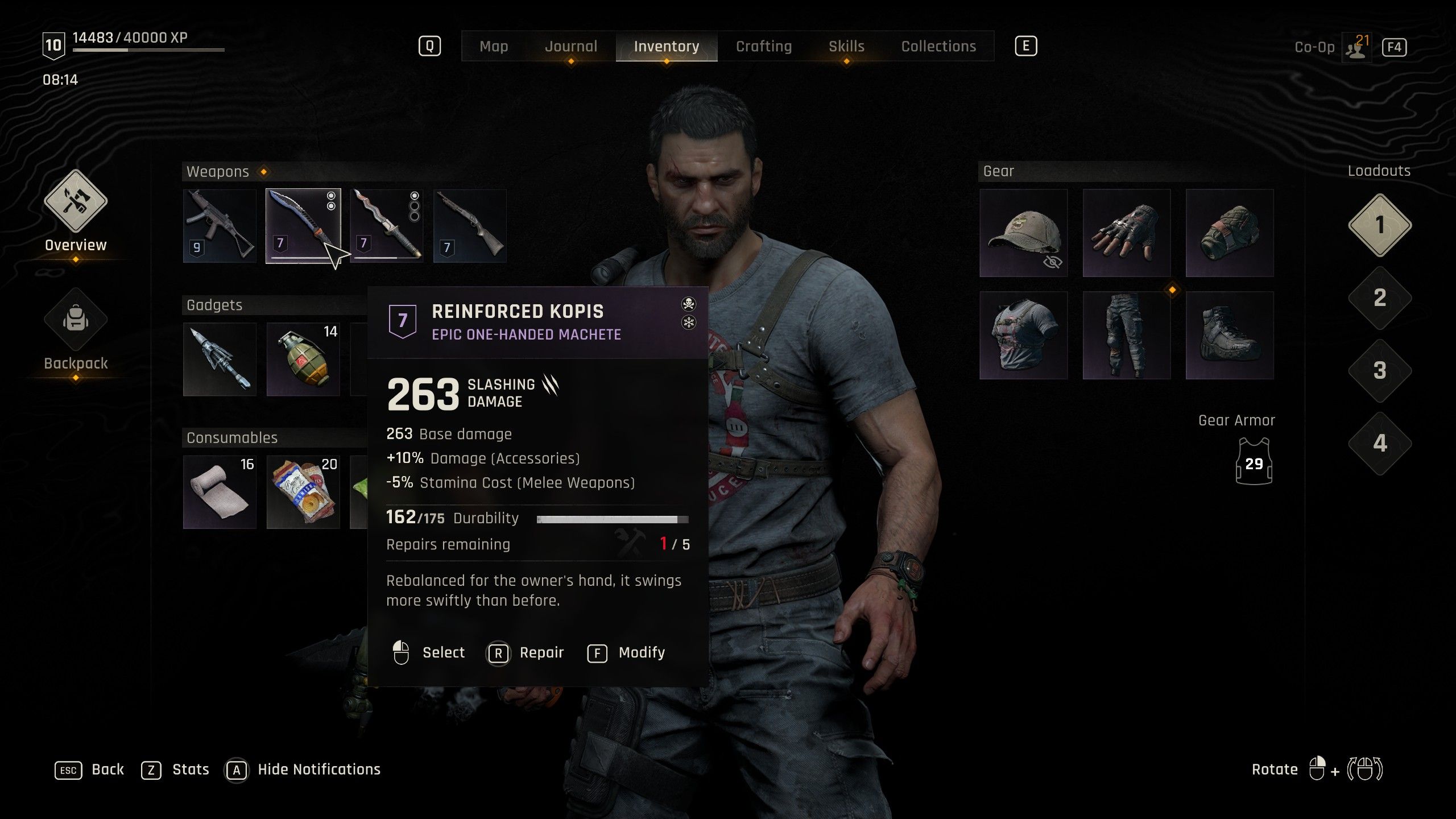Select the bandage consumable slot
Image resolution: width=1456 pixels, height=819 pixels.
pyautogui.click(x=220, y=493)
